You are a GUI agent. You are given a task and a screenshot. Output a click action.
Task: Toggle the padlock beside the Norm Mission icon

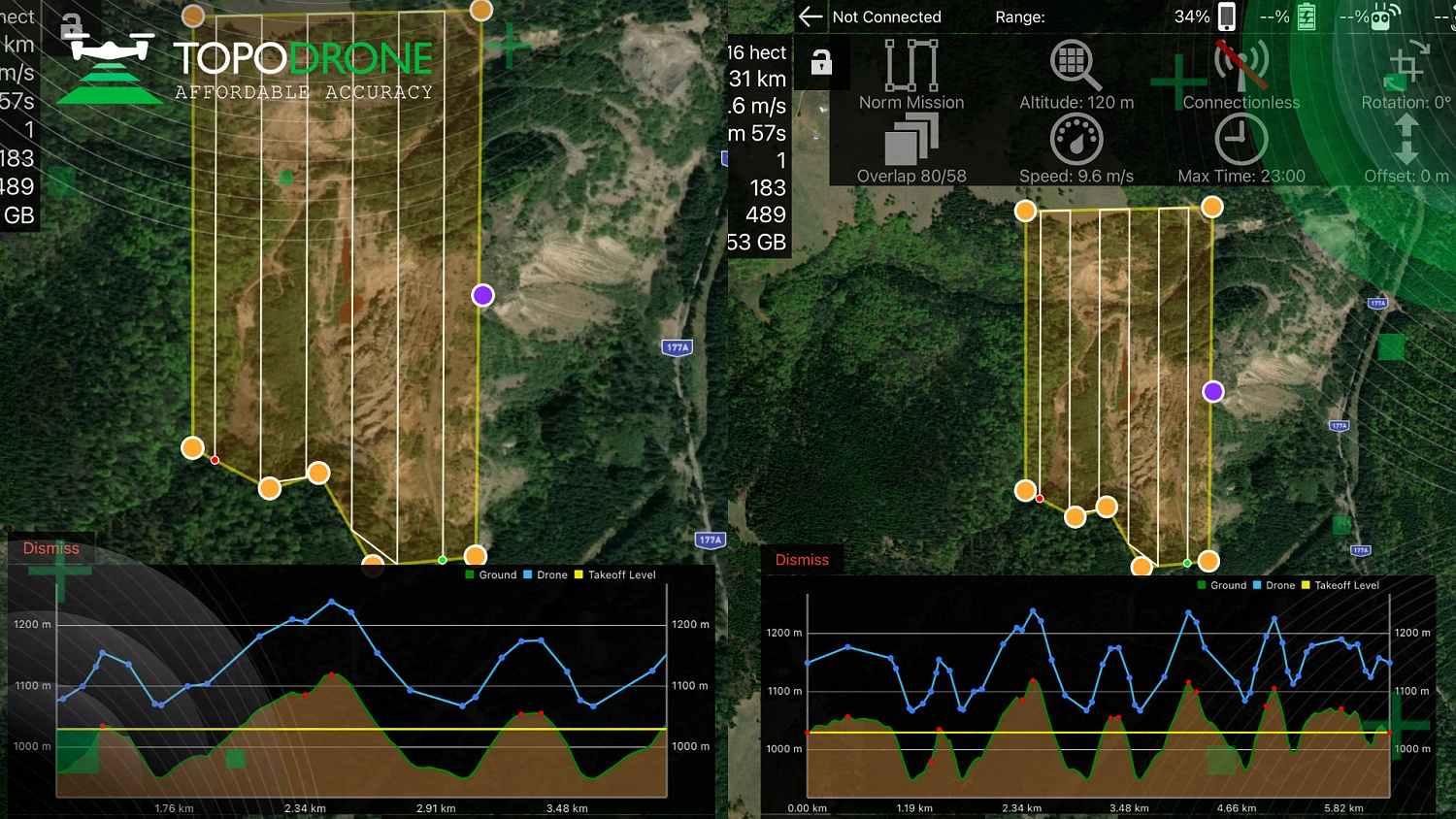[821, 63]
